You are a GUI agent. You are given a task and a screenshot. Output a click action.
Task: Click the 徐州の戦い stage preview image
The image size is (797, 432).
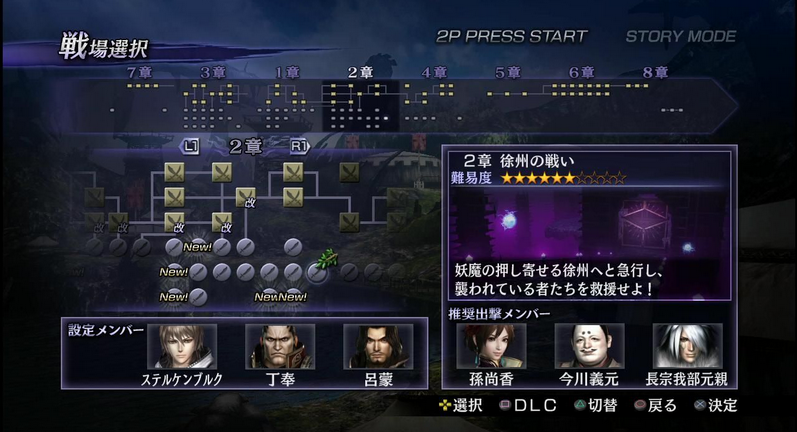(589, 224)
